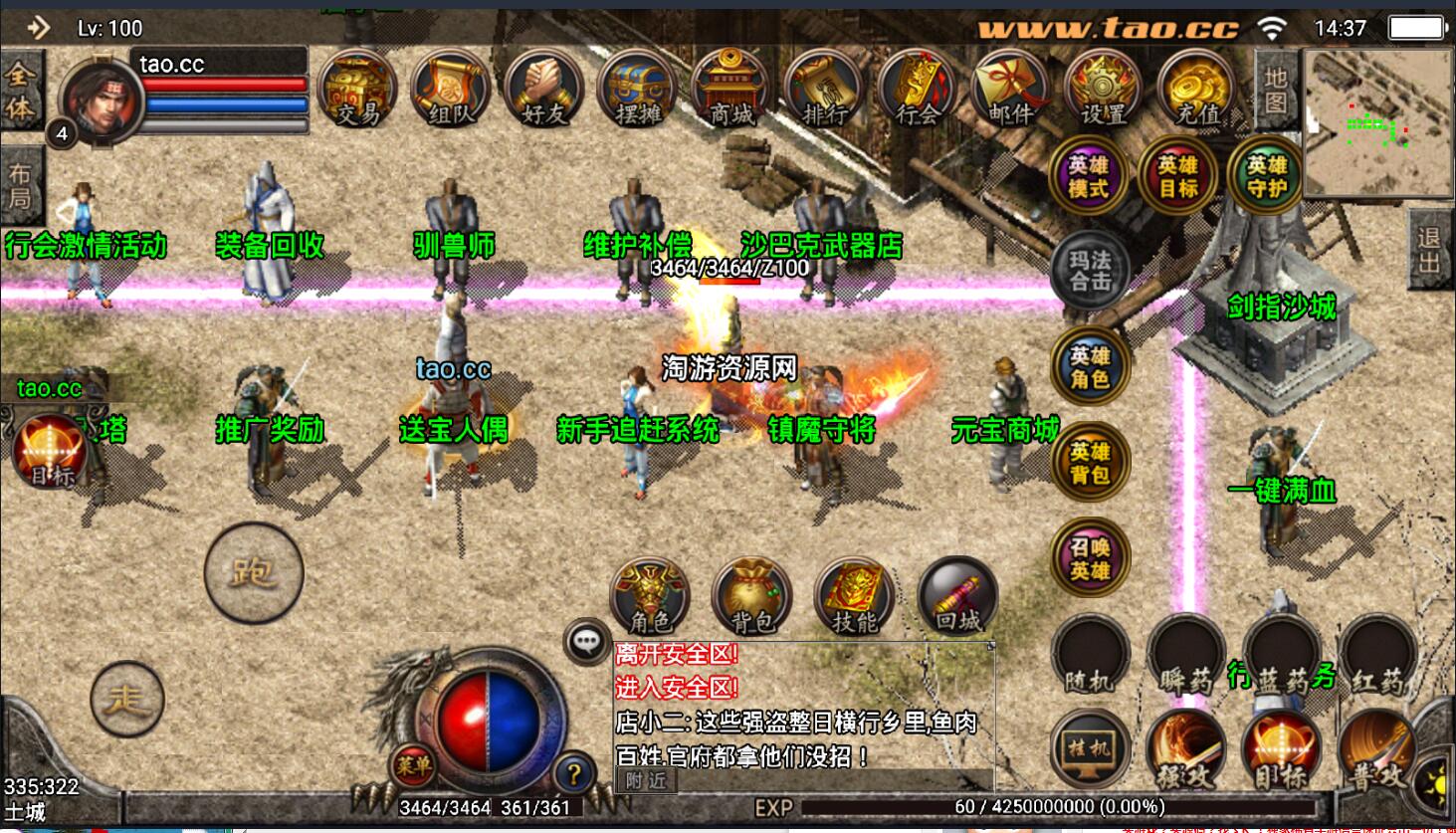Open the 商城 shop
This screenshot has height=833, width=1456.
731,90
